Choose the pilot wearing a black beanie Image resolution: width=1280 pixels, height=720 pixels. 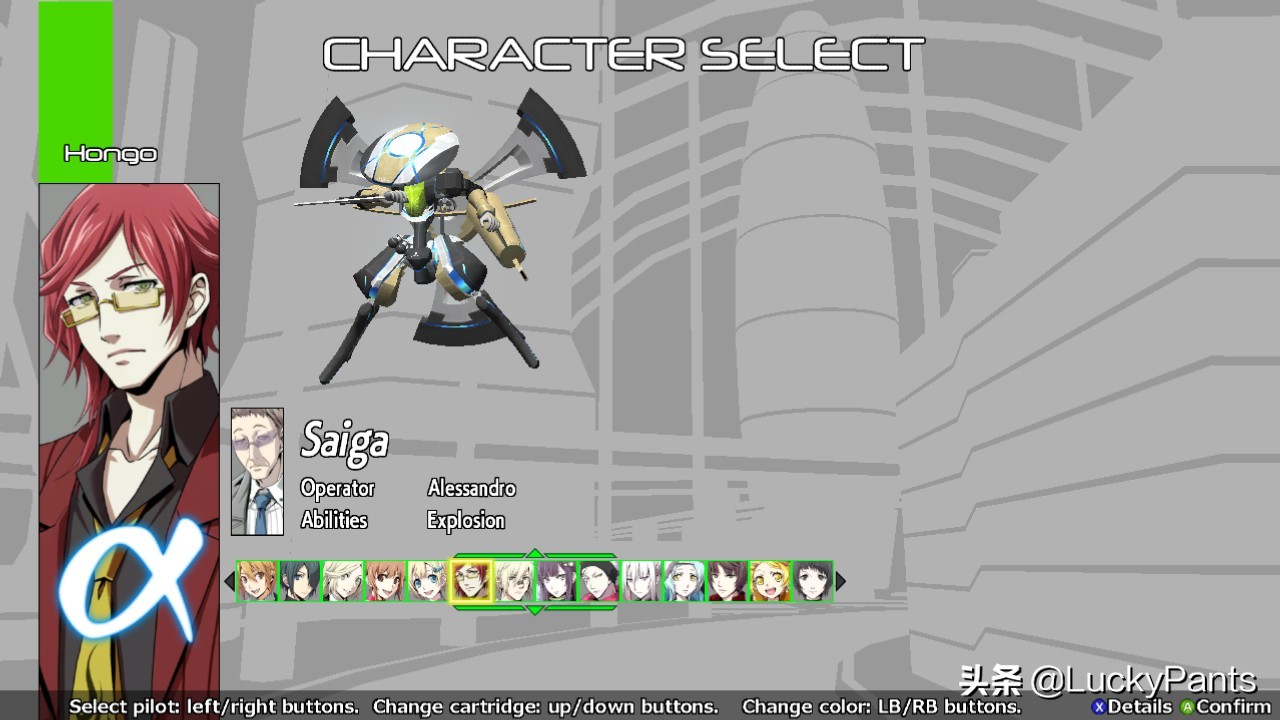point(599,581)
